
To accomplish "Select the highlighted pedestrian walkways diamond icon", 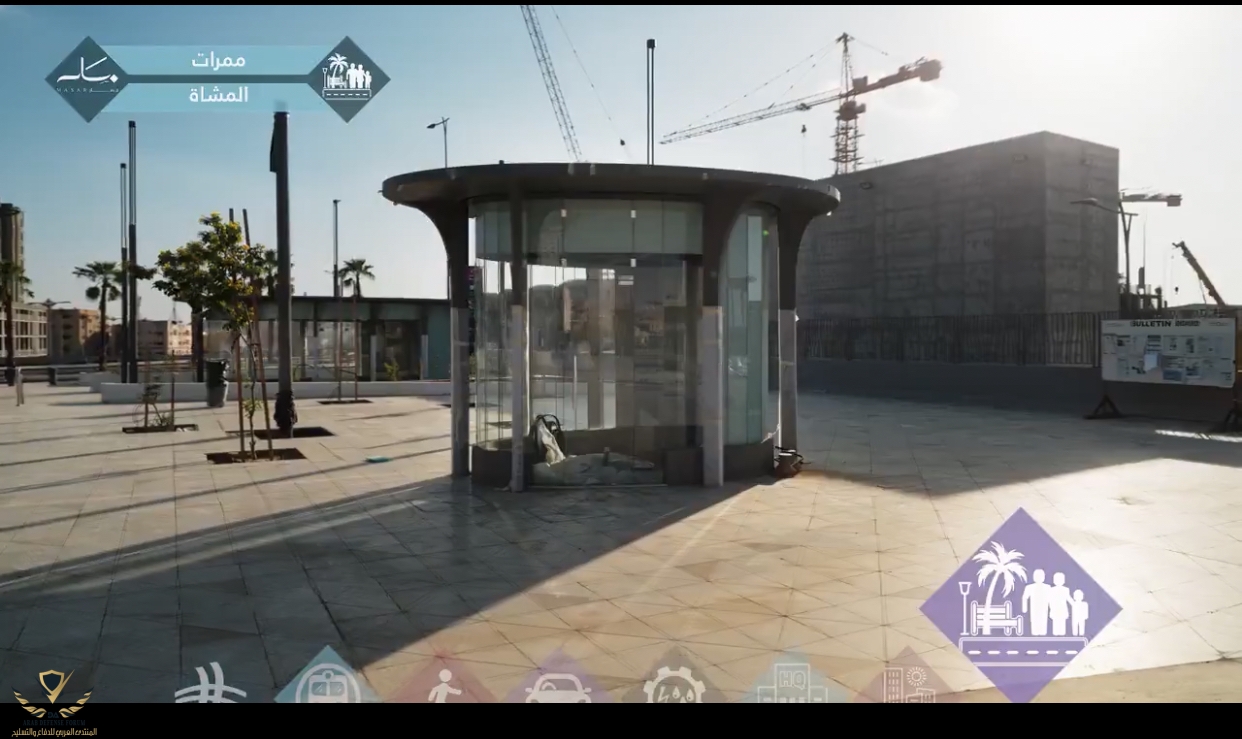I will (1020, 605).
